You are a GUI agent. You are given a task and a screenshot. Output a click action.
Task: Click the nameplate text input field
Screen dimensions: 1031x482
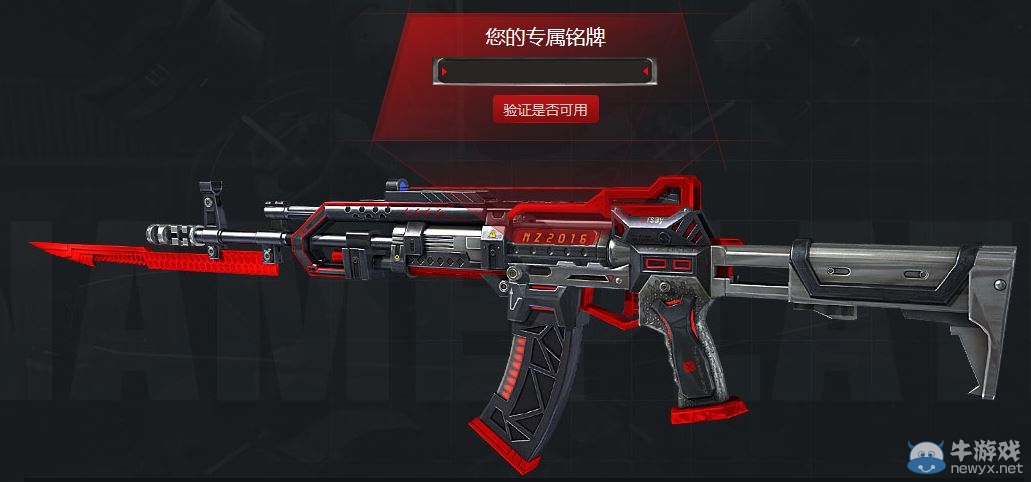point(545,72)
